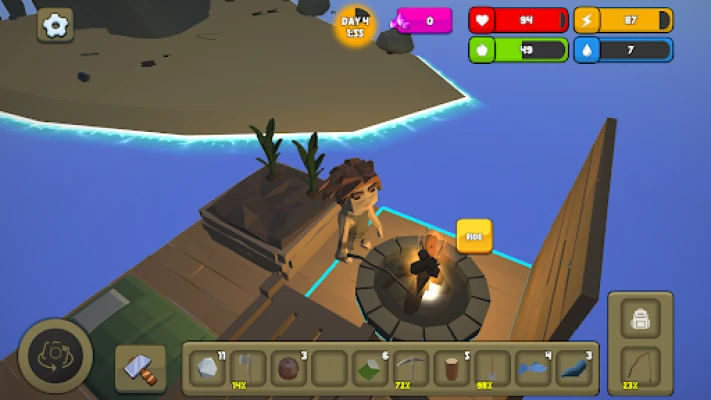The width and height of the screenshot is (711, 400).
Task: Choose the green leaf hotbar slot
Action: 370,368
